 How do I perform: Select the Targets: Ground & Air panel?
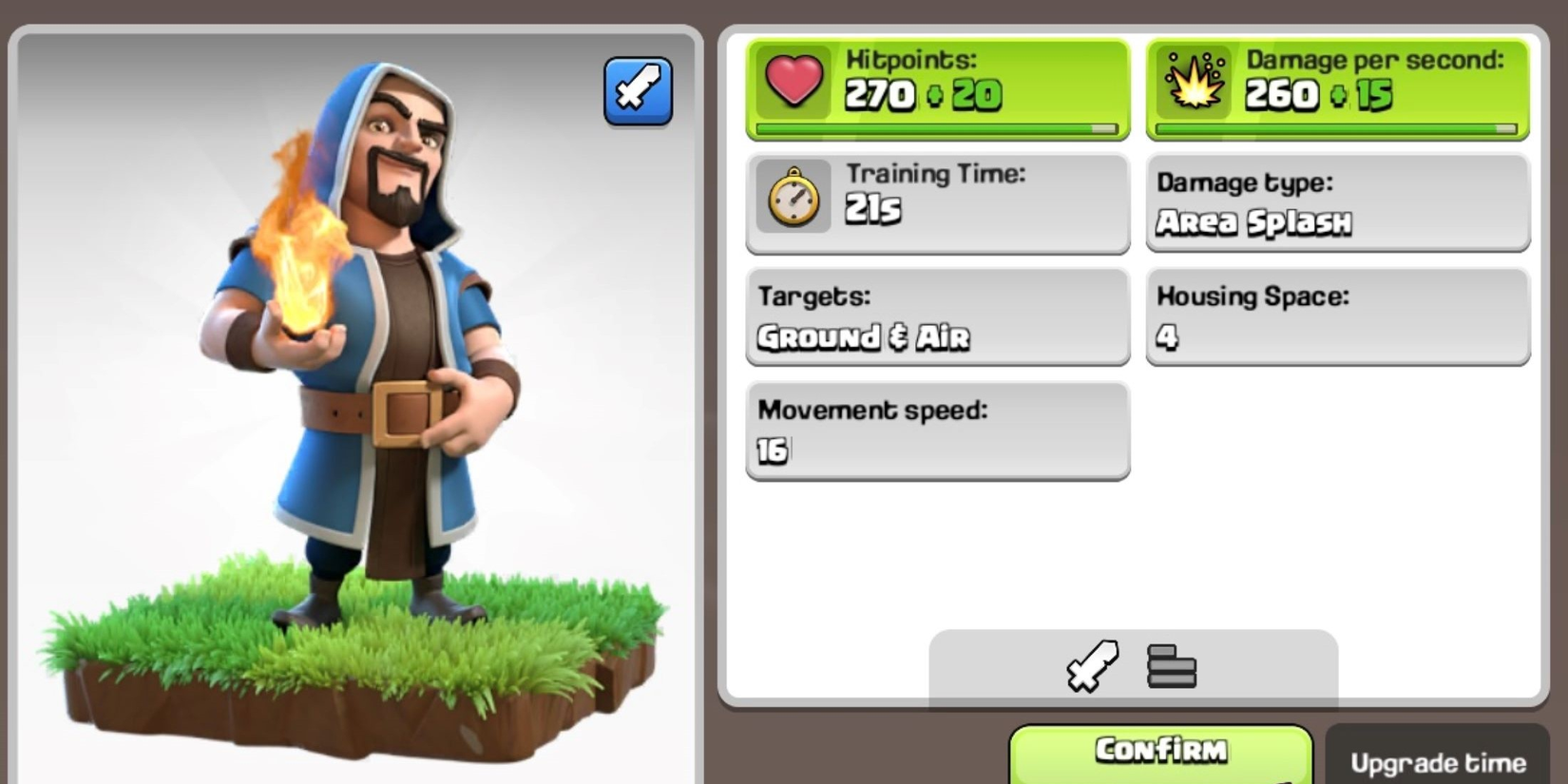coord(936,316)
